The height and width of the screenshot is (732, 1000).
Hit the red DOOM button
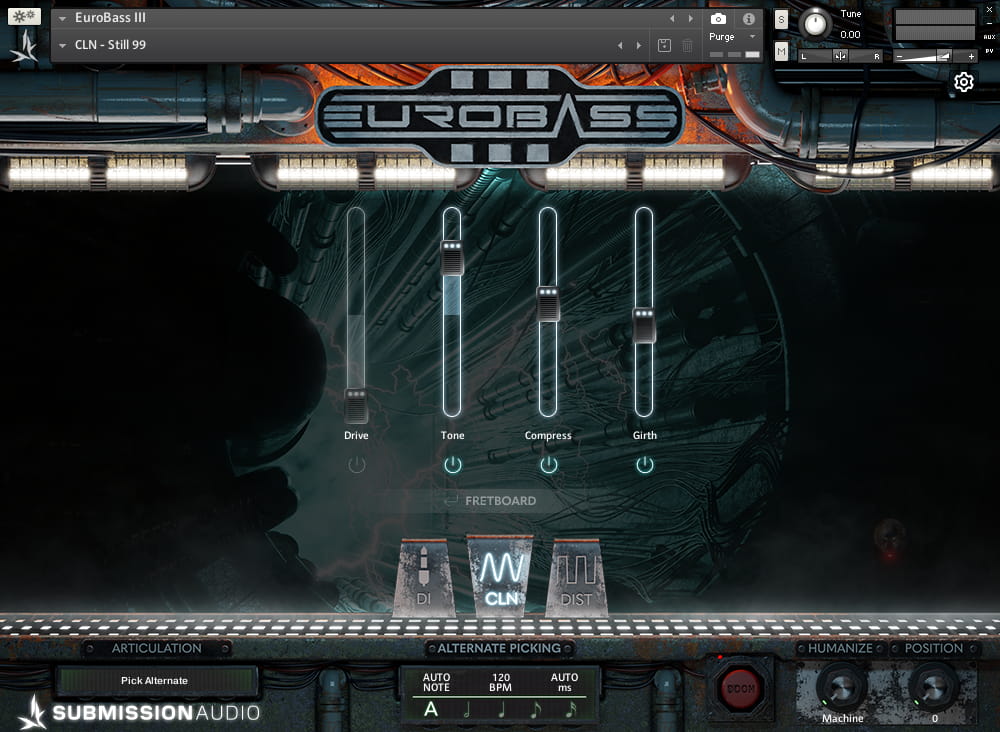(x=740, y=689)
